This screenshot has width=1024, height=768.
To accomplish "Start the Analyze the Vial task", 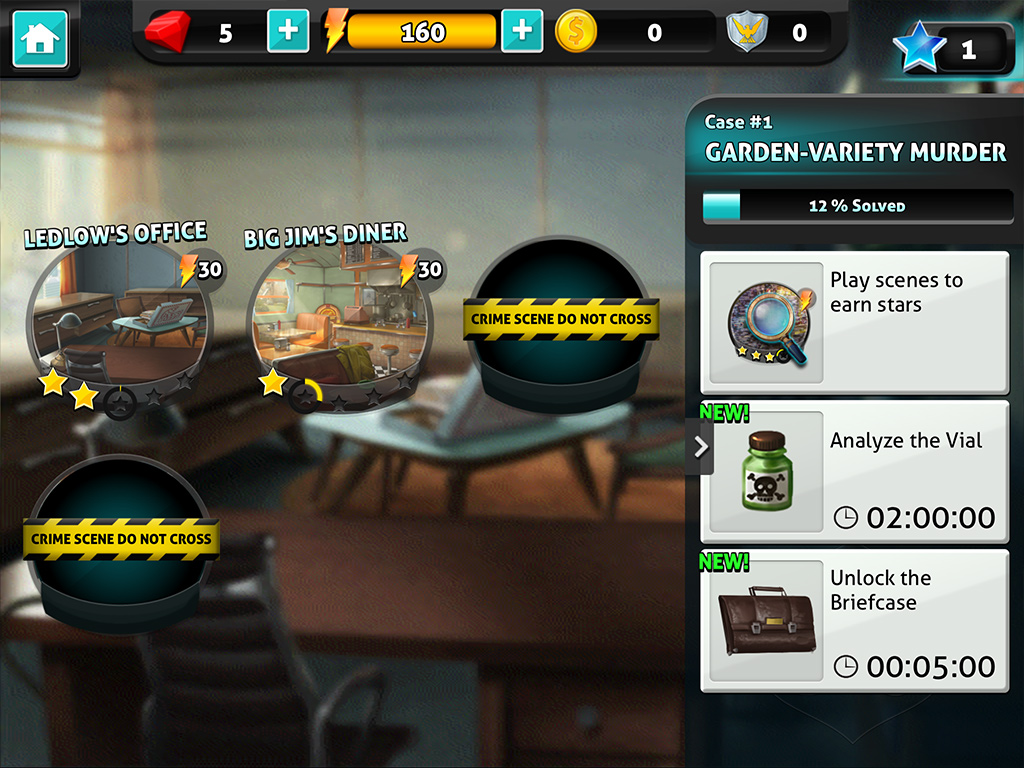I will 855,471.
